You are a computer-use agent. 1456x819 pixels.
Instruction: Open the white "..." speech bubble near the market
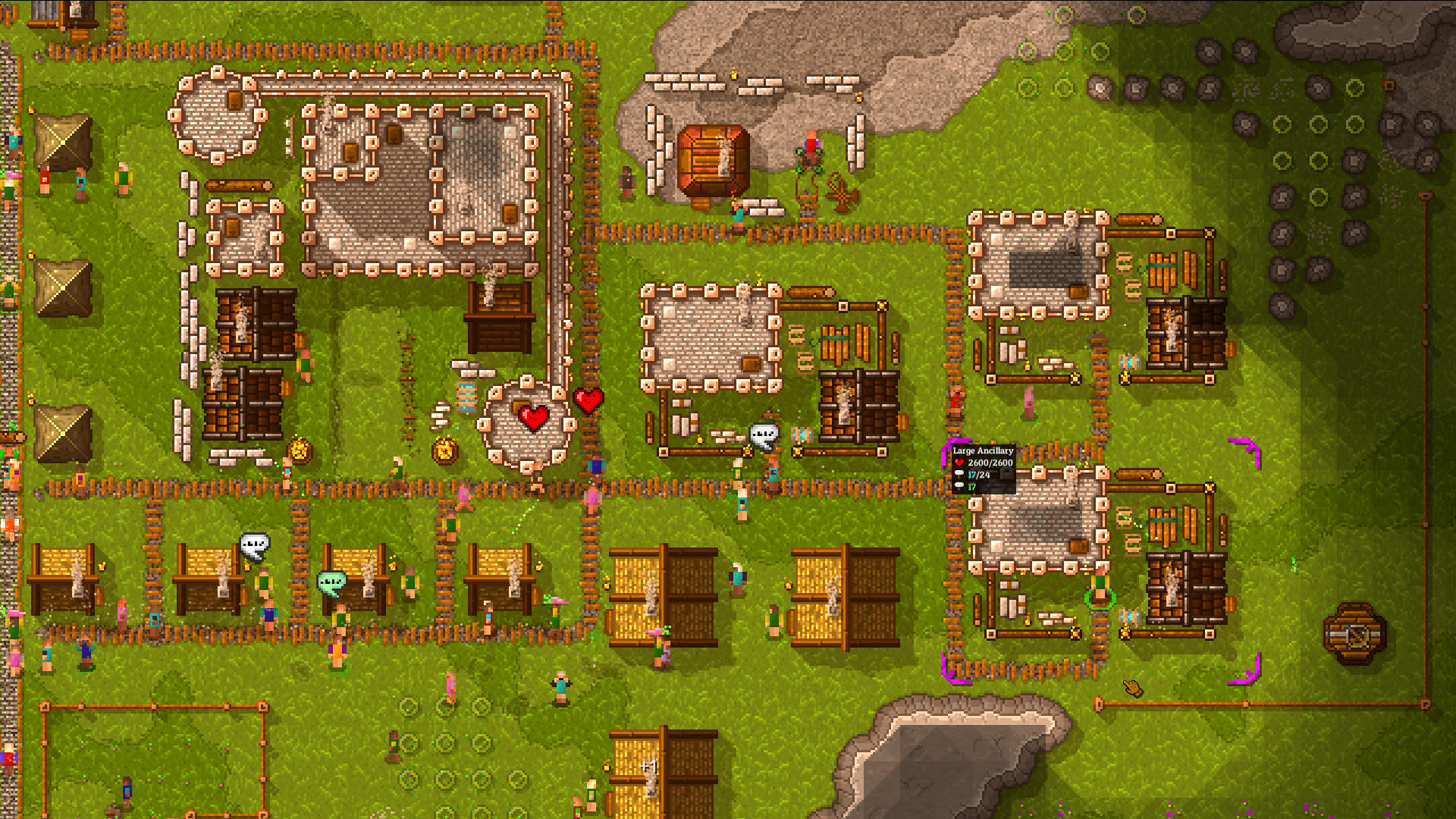pos(764,432)
